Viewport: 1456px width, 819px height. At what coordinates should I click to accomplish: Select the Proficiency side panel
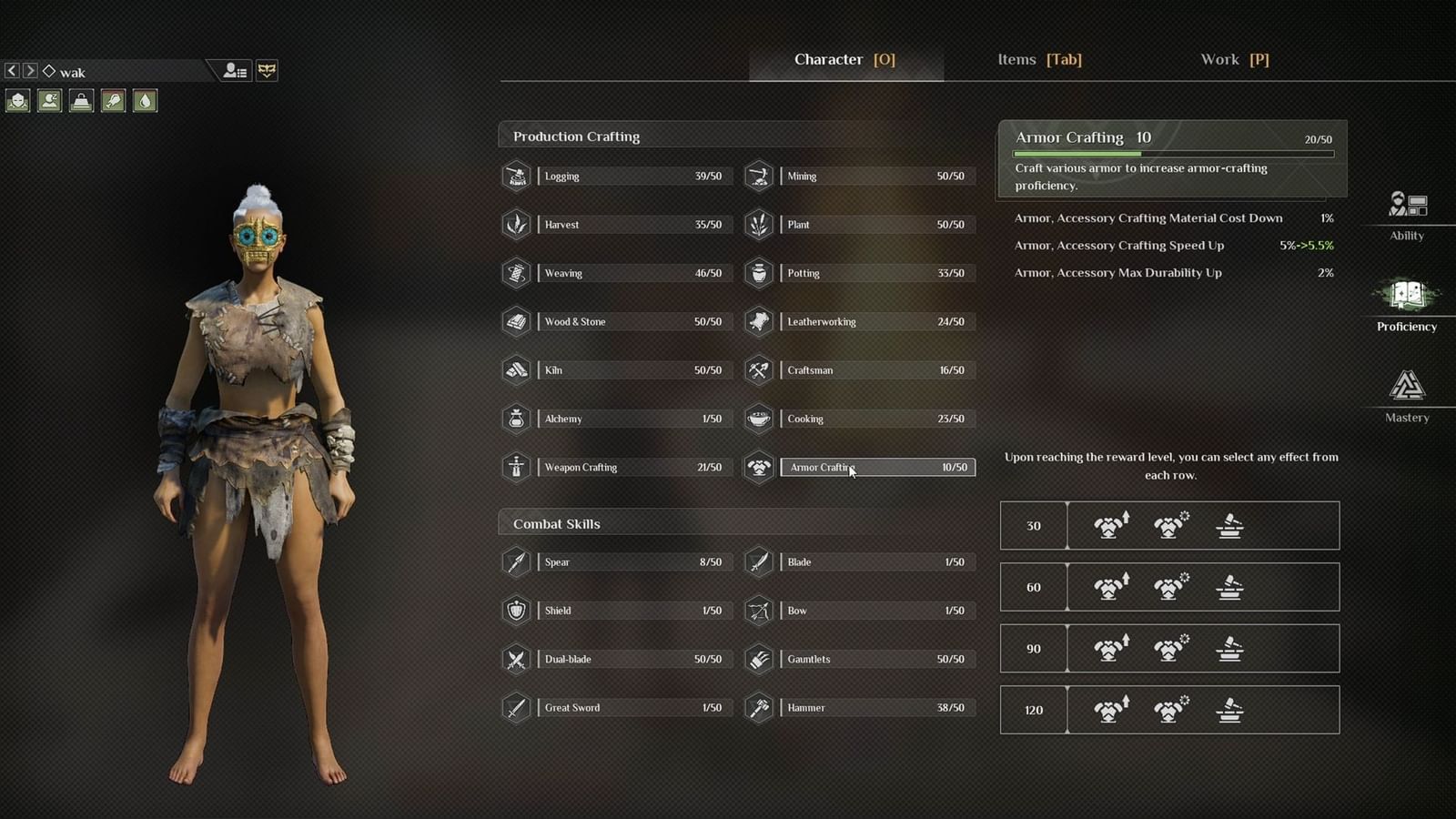tap(1407, 305)
